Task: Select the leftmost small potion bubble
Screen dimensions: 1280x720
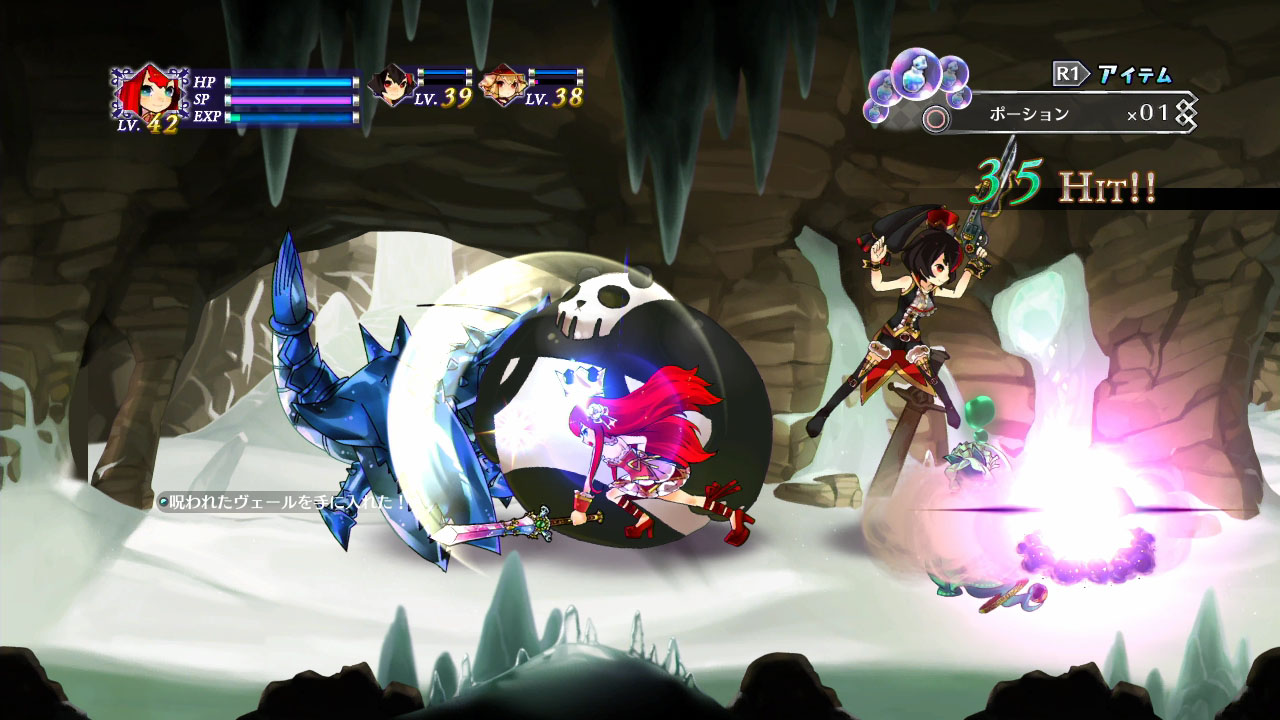Action: tap(876, 110)
